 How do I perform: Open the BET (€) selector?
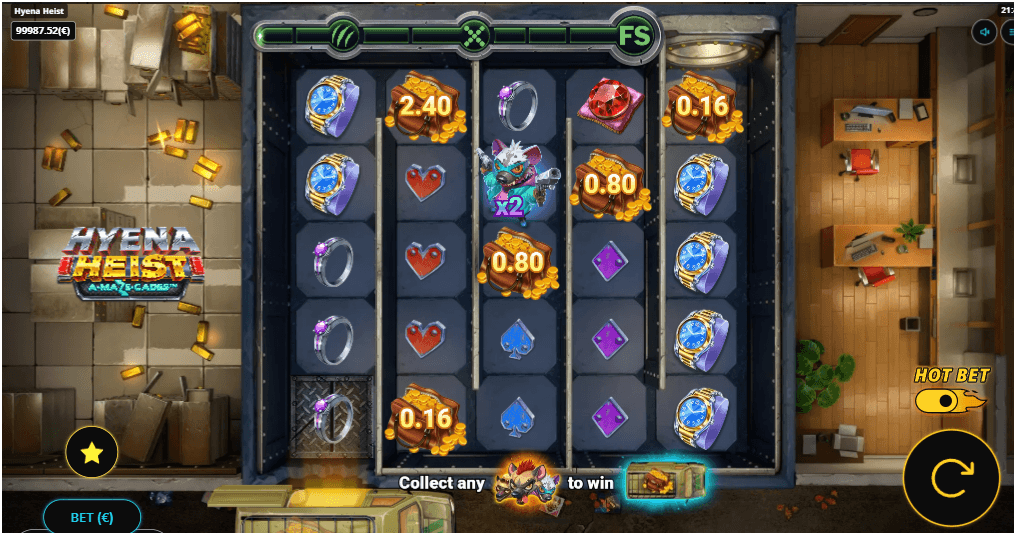91,517
